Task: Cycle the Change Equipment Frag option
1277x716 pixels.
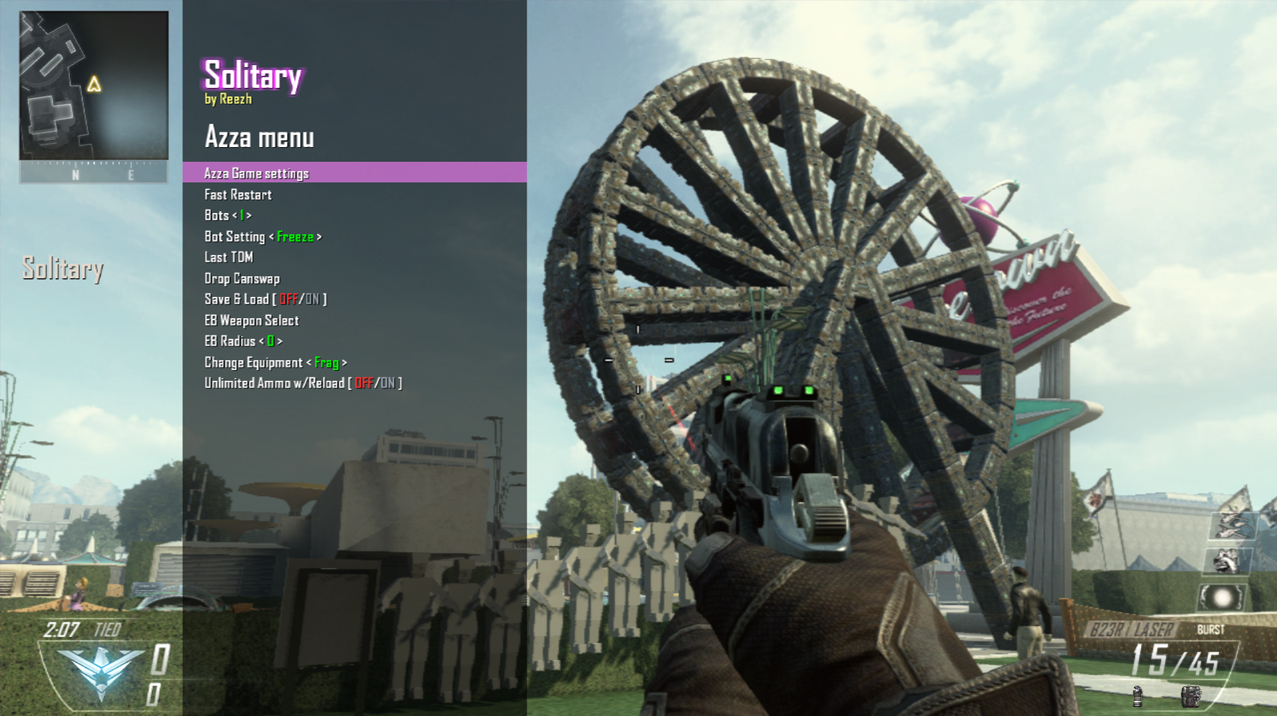Action: 276,363
